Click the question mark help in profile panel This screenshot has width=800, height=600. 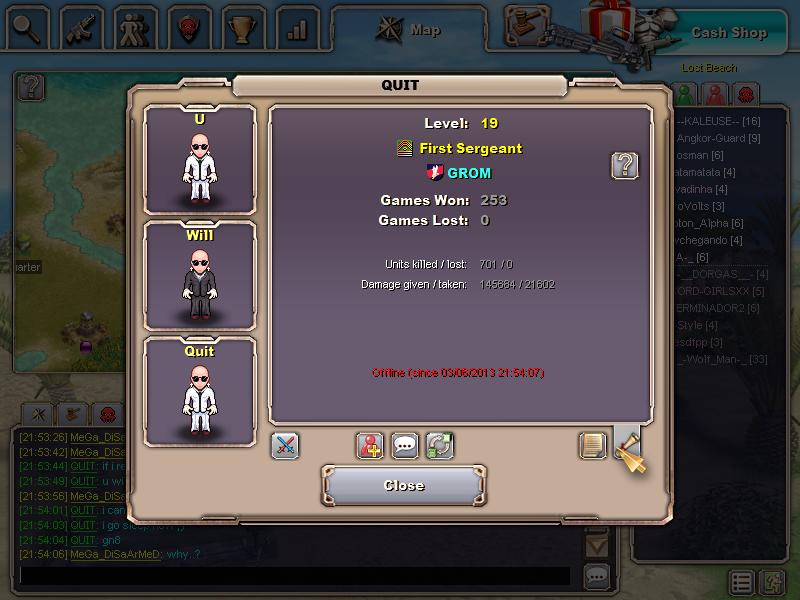625,166
